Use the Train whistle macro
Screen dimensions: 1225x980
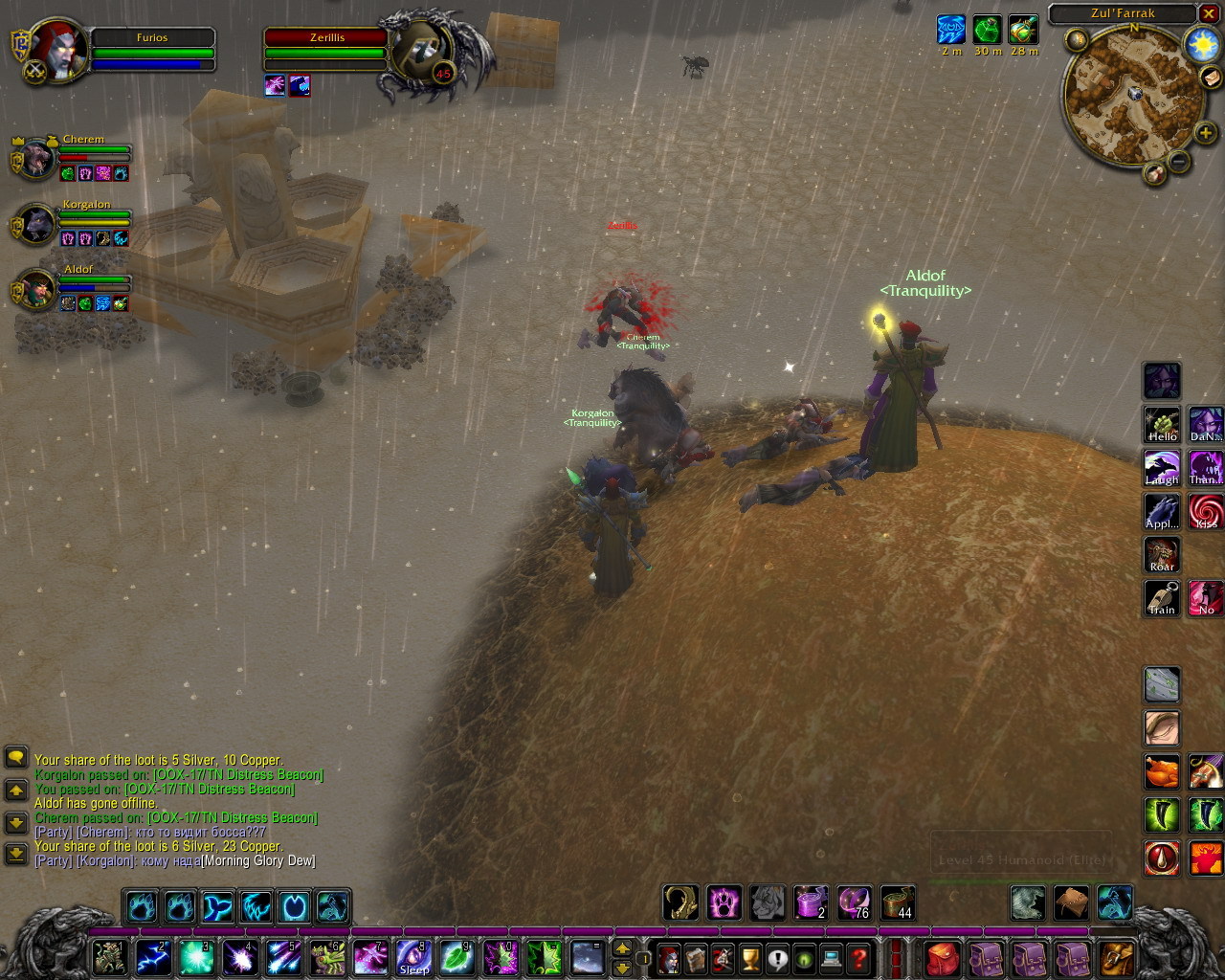pyautogui.click(x=1162, y=598)
